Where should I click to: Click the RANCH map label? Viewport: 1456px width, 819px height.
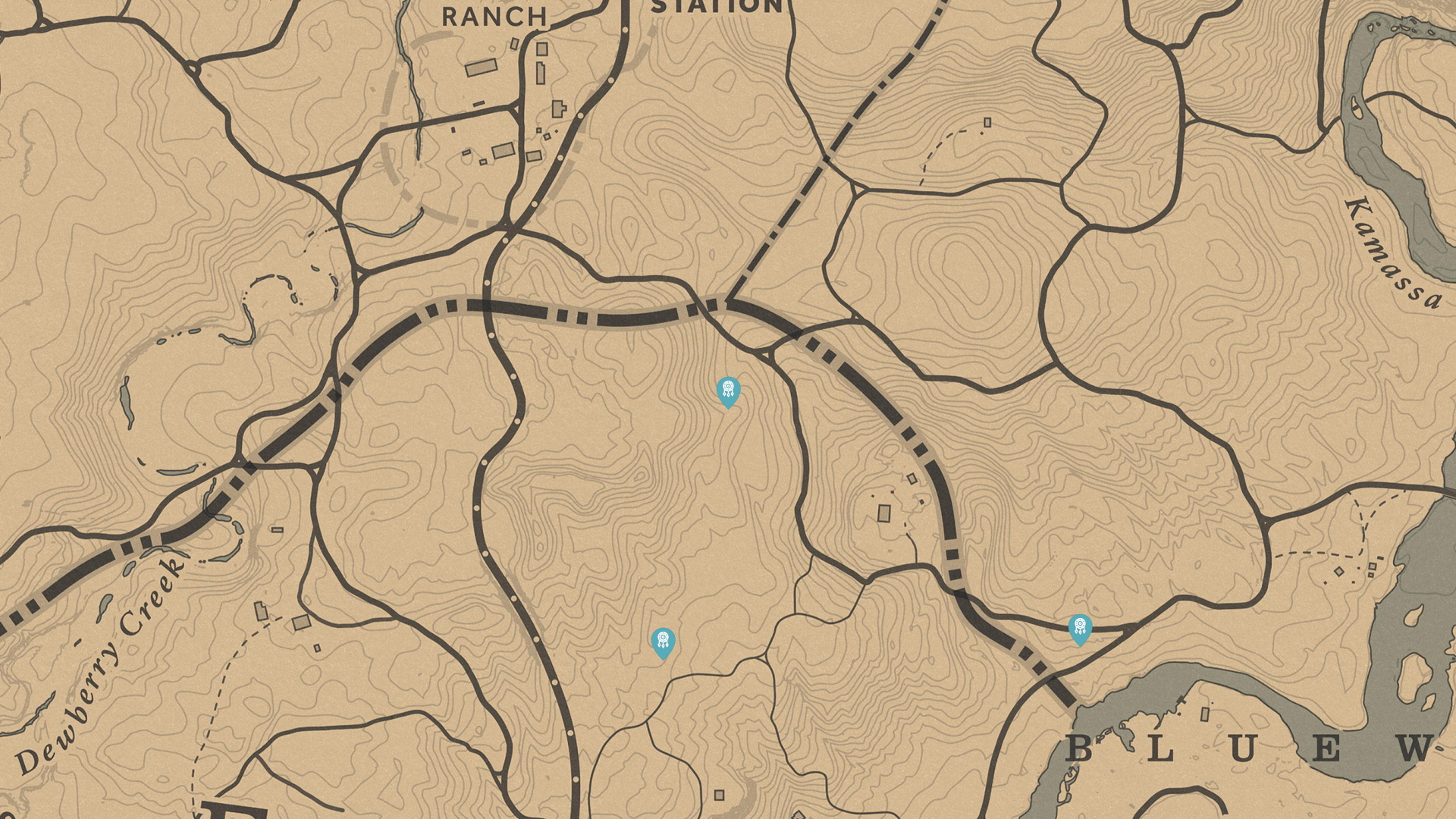click(x=494, y=15)
